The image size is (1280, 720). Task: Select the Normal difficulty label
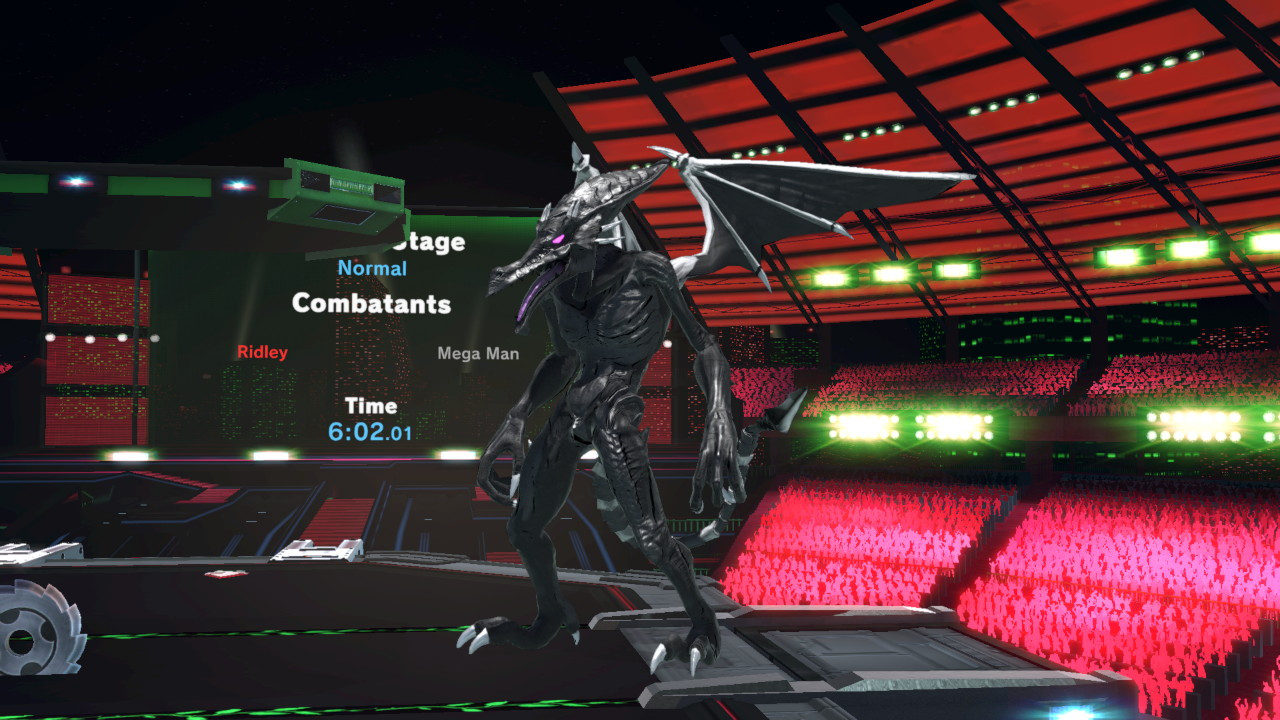371,267
